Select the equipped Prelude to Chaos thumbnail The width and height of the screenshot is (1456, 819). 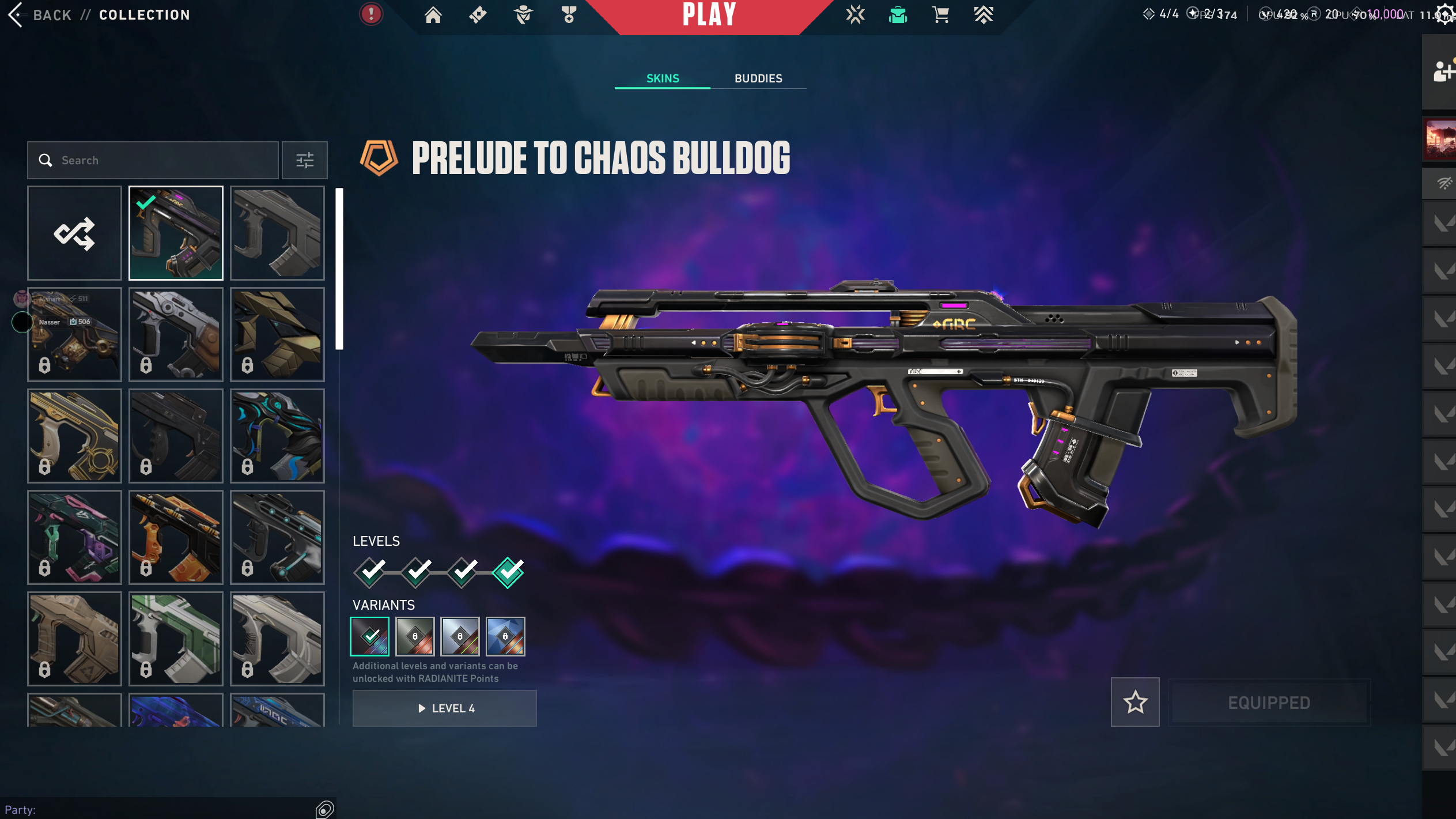[176, 233]
